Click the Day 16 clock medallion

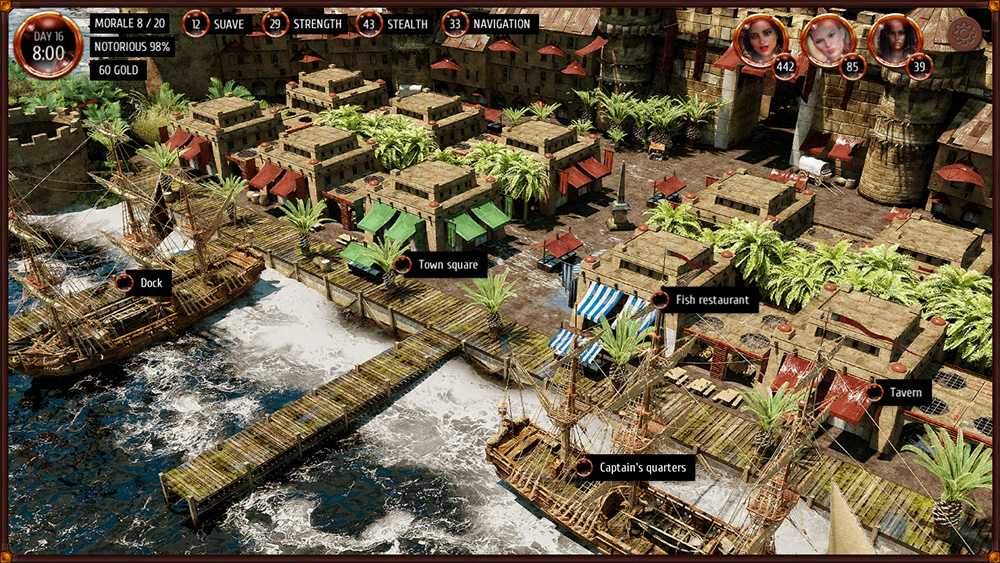(48, 45)
